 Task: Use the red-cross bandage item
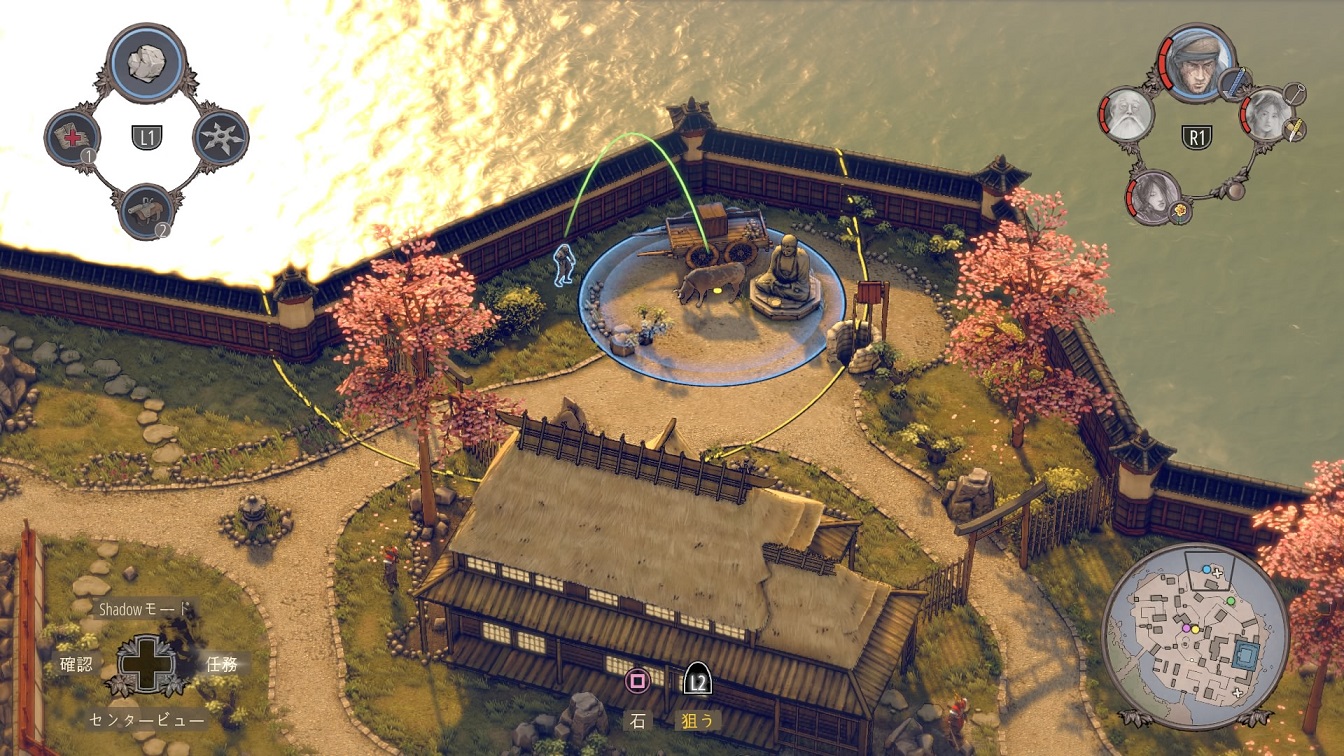click(x=73, y=138)
